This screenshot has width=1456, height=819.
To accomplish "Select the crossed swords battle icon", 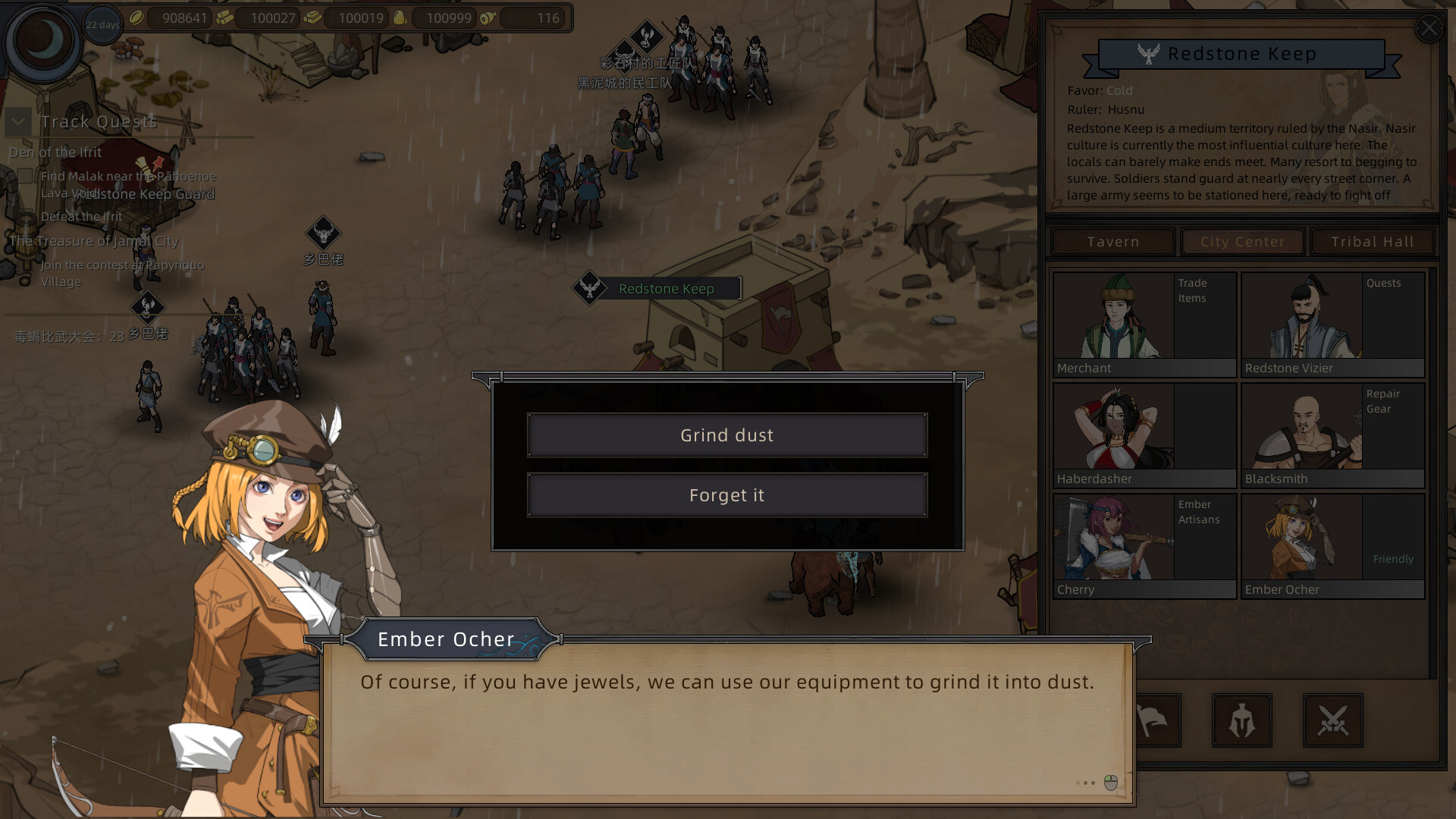I will pyautogui.click(x=1333, y=720).
